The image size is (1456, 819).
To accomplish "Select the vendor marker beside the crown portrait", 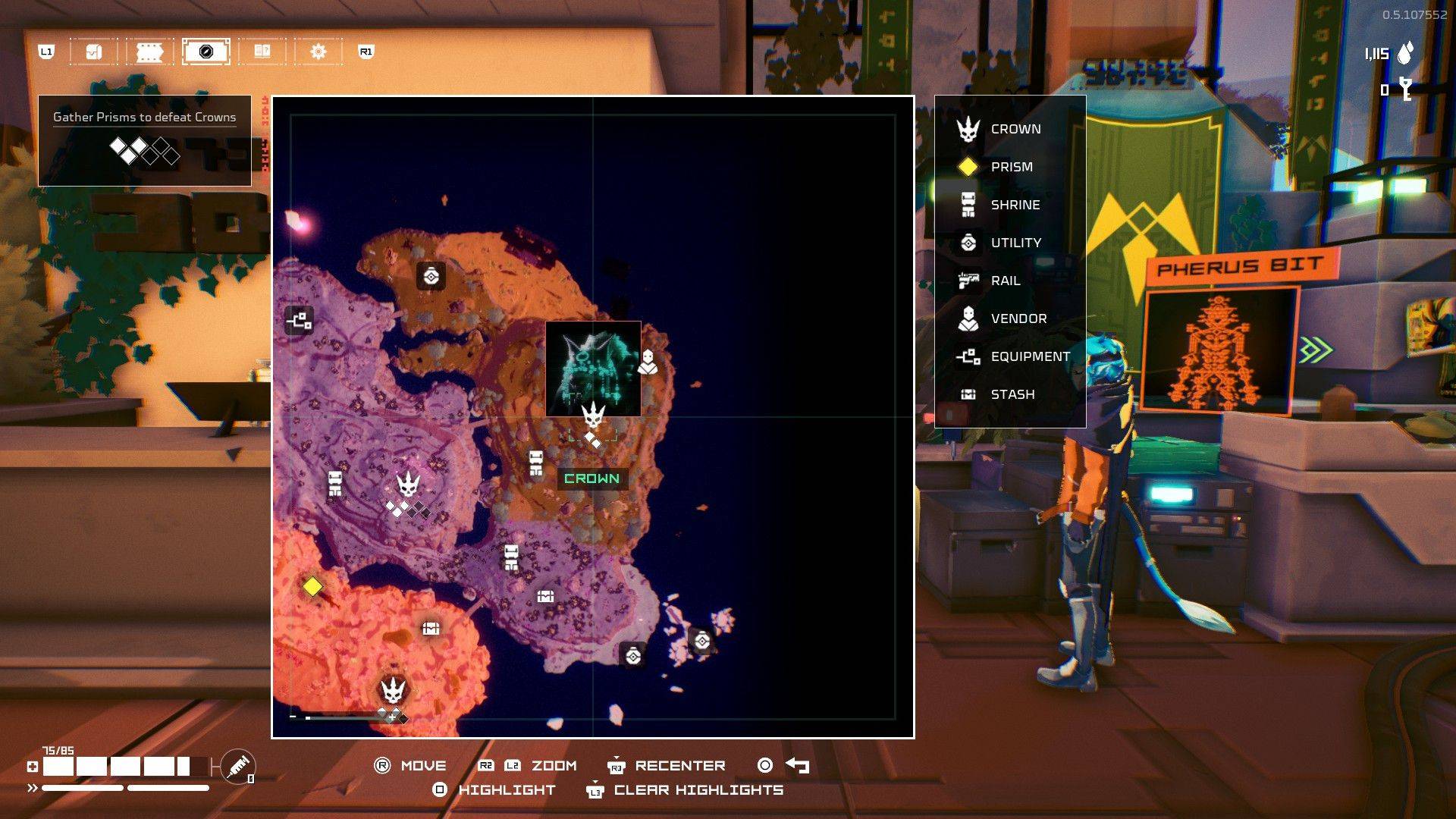I will [x=648, y=362].
